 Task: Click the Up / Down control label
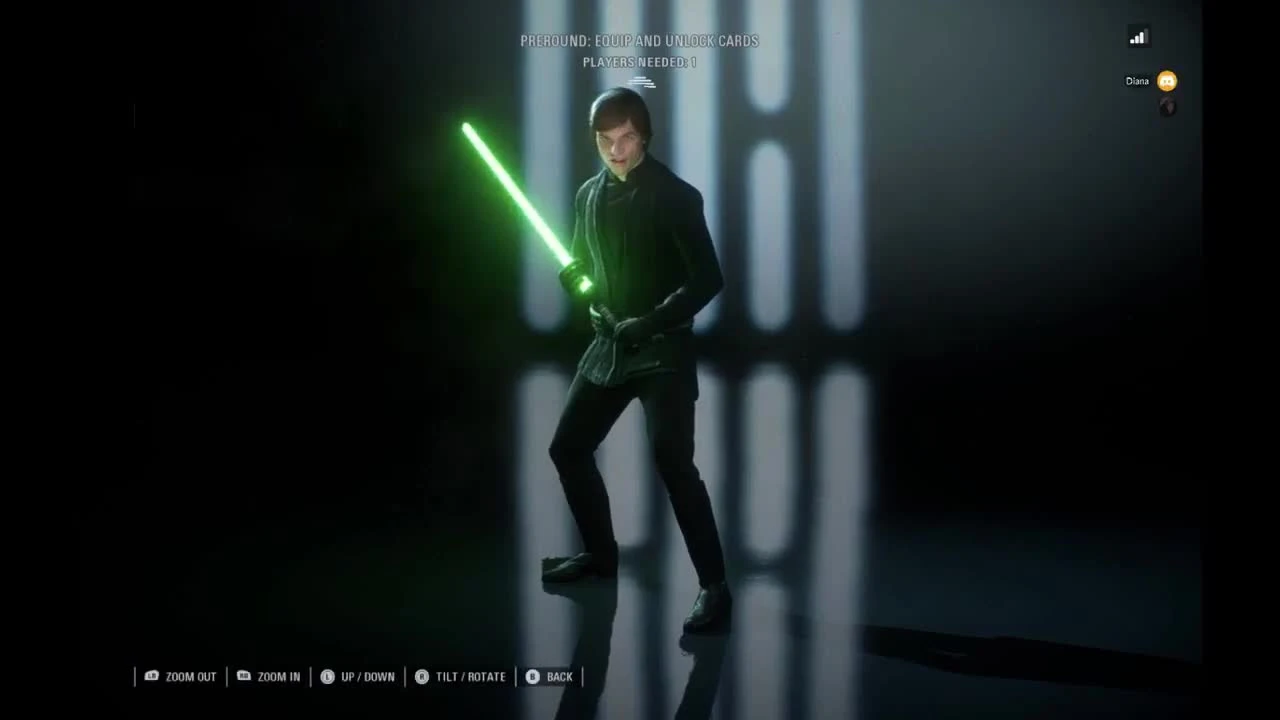click(368, 677)
